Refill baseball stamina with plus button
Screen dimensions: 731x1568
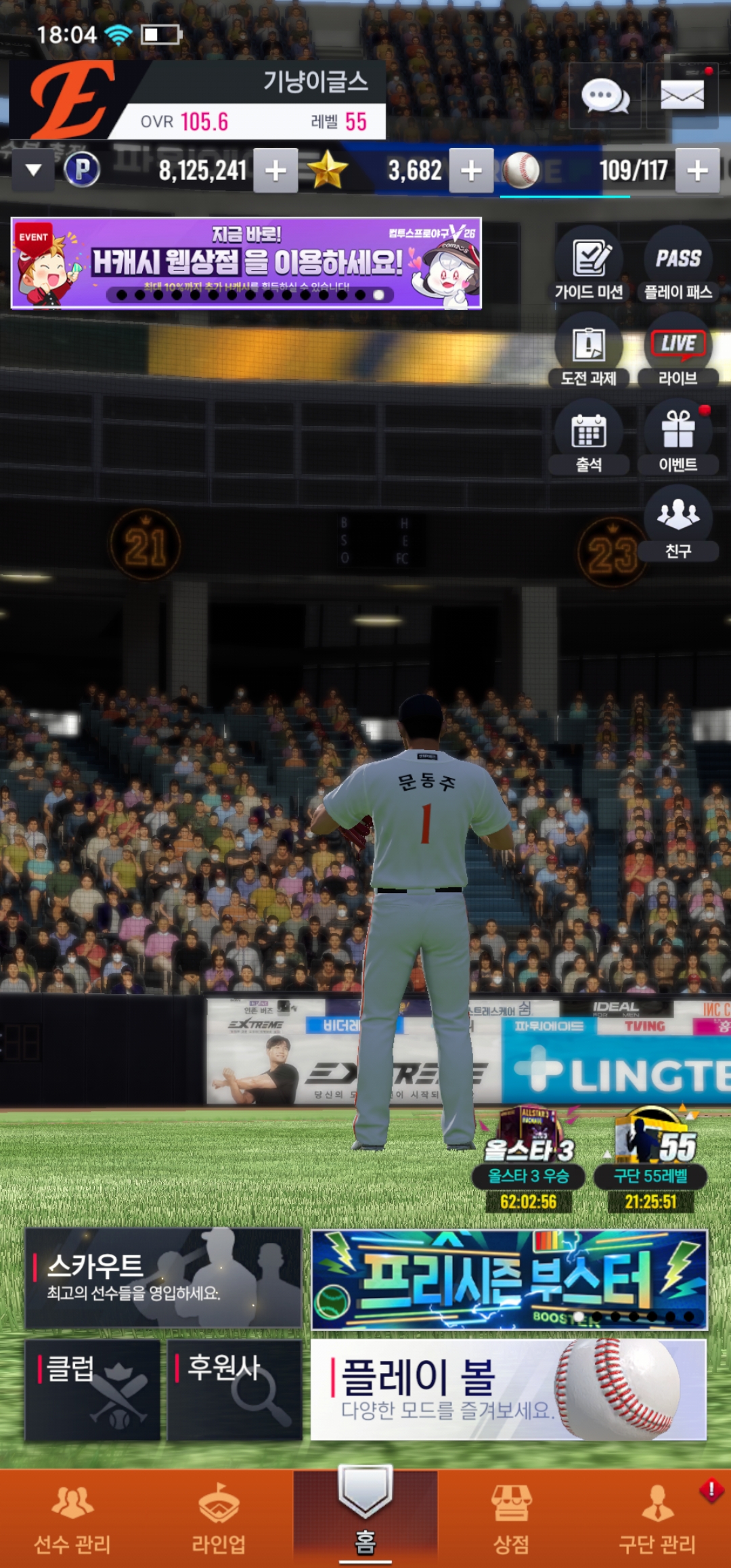(697, 171)
